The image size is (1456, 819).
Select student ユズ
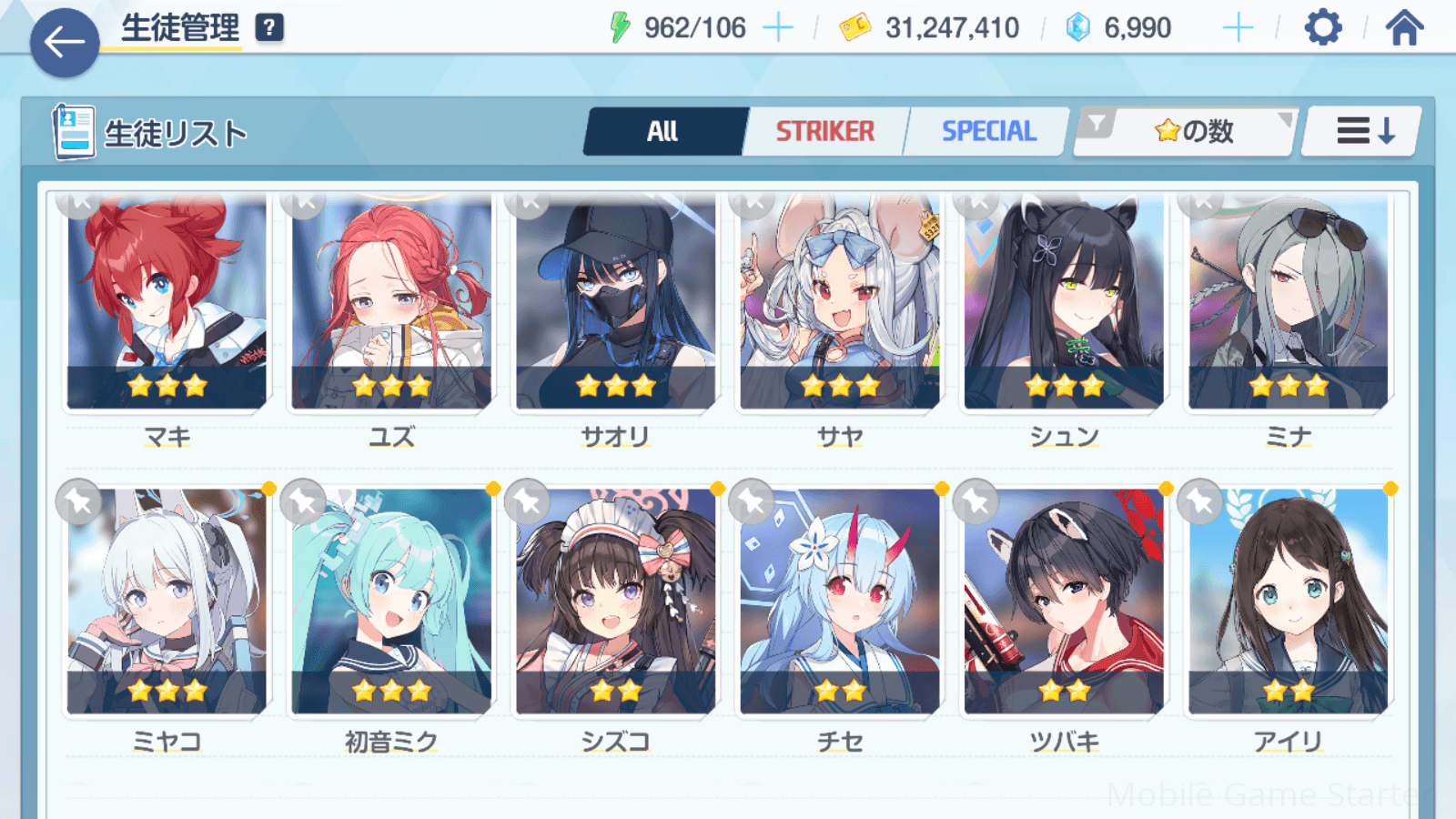point(391,305)
